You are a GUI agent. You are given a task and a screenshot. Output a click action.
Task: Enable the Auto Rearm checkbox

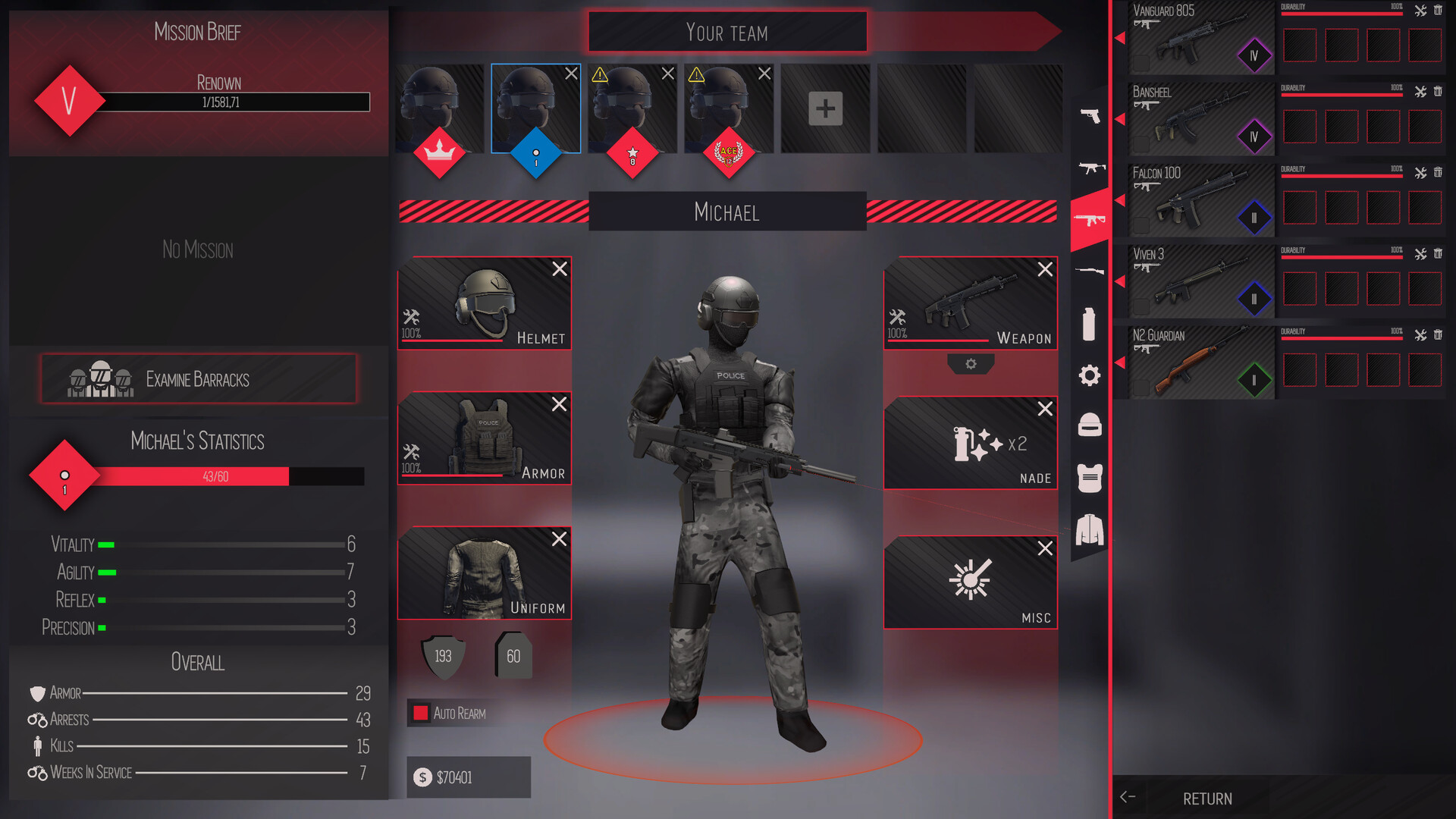(419, 713)
